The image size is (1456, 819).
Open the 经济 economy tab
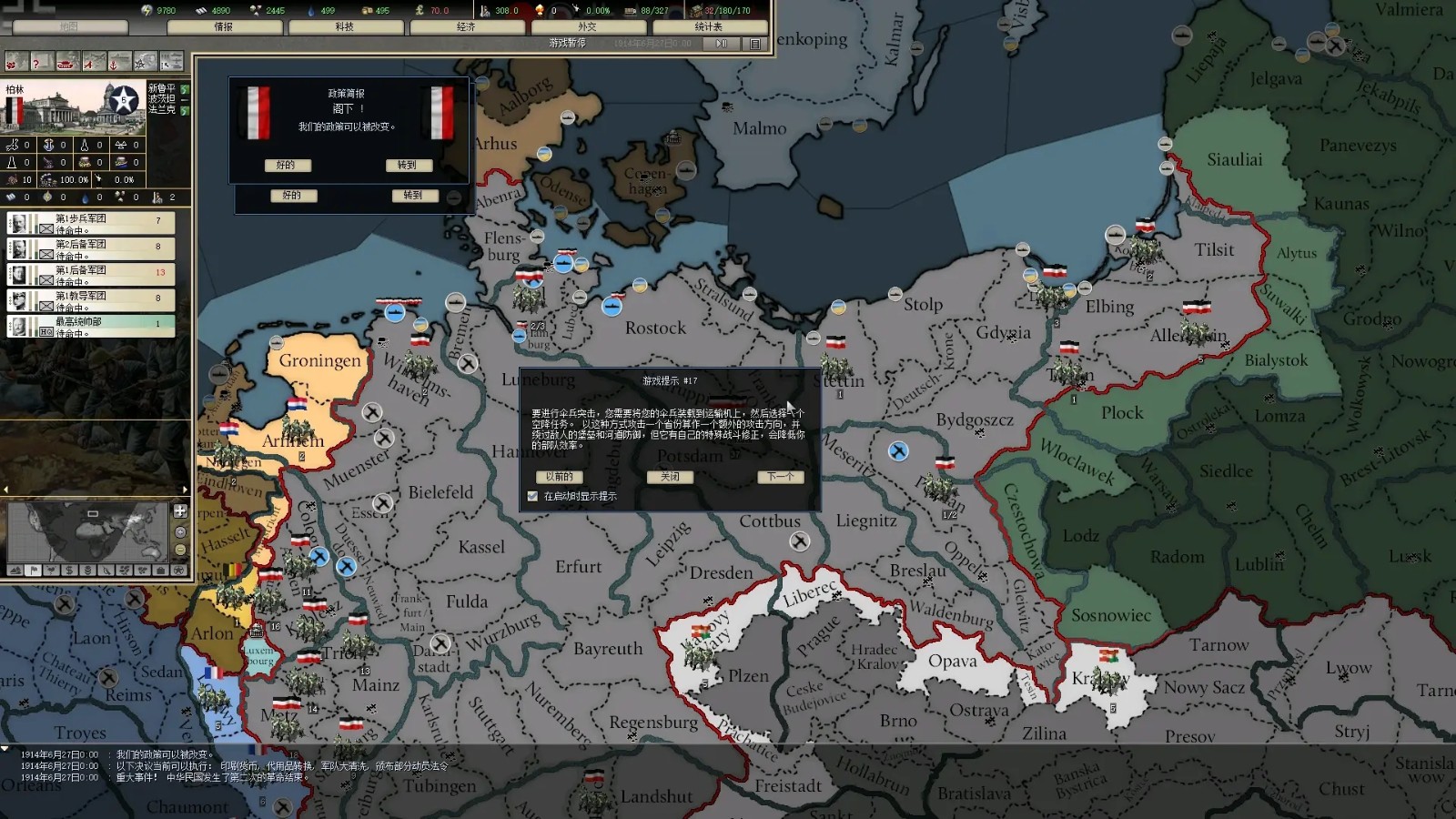pyautogui.click(x=466, y=27)
